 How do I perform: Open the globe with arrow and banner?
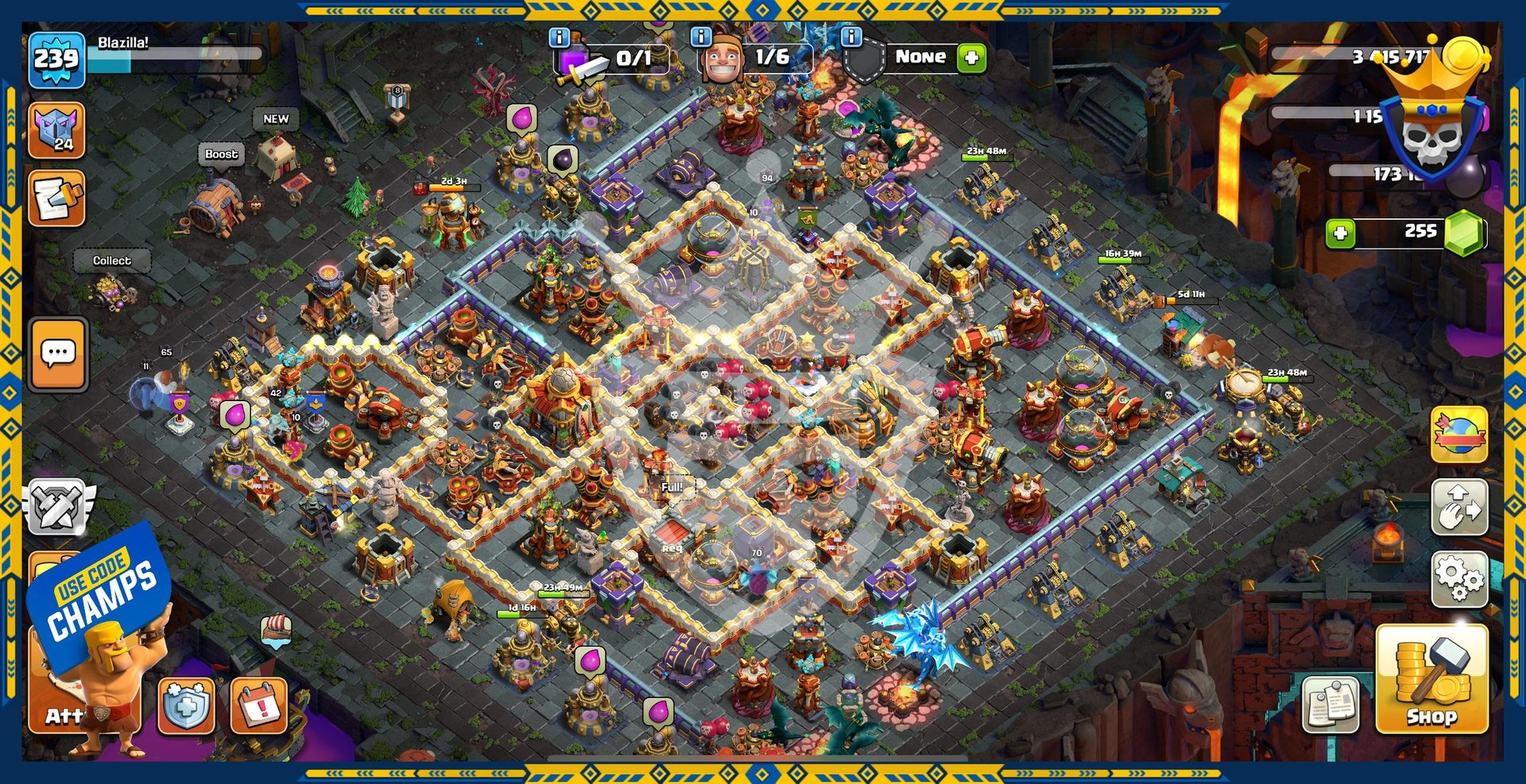pos(1459,434)
